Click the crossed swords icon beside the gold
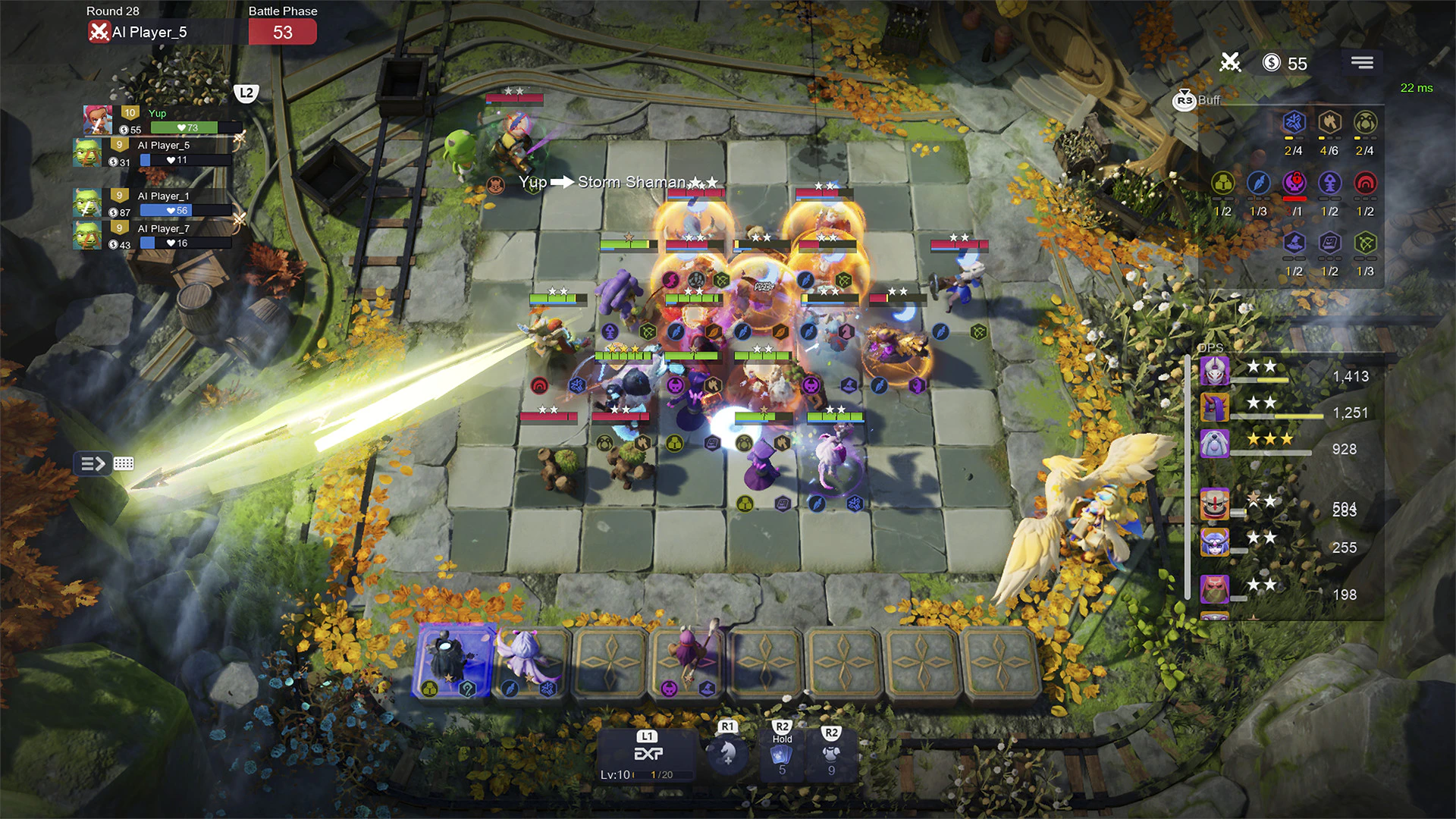This screenshot has width=1456, height=819. click(1230, 63)
